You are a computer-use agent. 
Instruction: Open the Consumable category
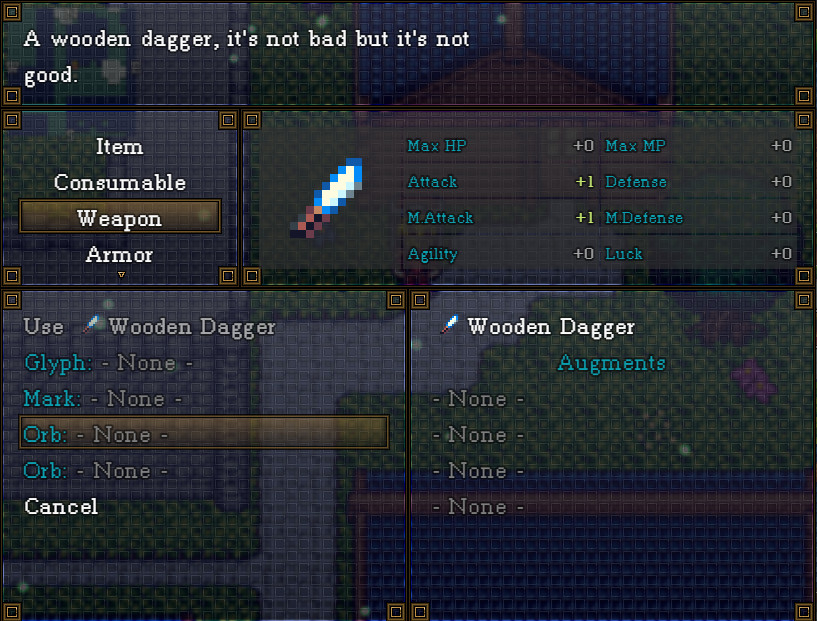click(119, 183)
